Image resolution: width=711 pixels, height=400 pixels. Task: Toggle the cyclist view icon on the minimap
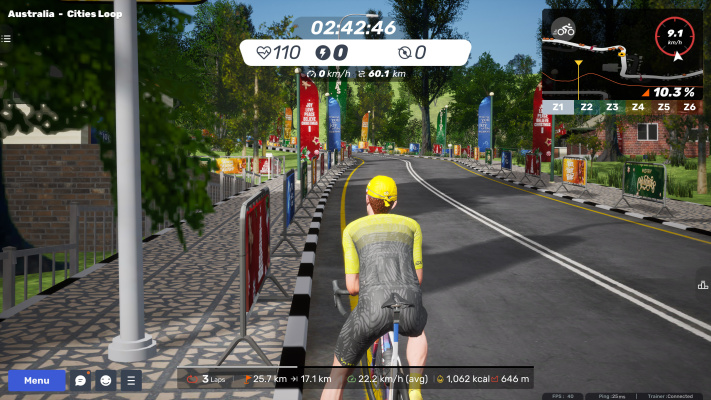(x=565, y=29)
